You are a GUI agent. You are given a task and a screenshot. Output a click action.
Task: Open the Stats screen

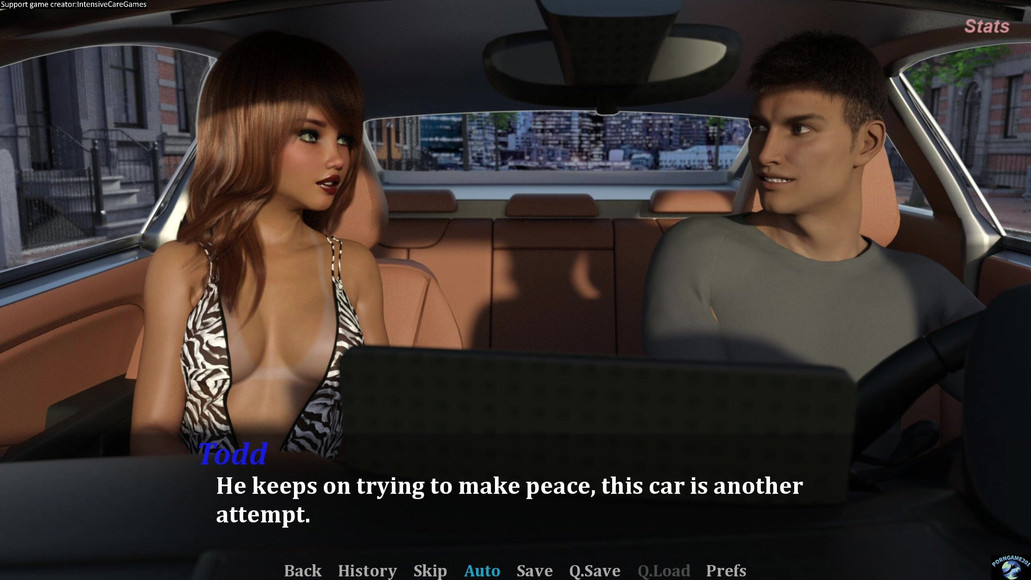pyautogui.click(x=986, y=27)
